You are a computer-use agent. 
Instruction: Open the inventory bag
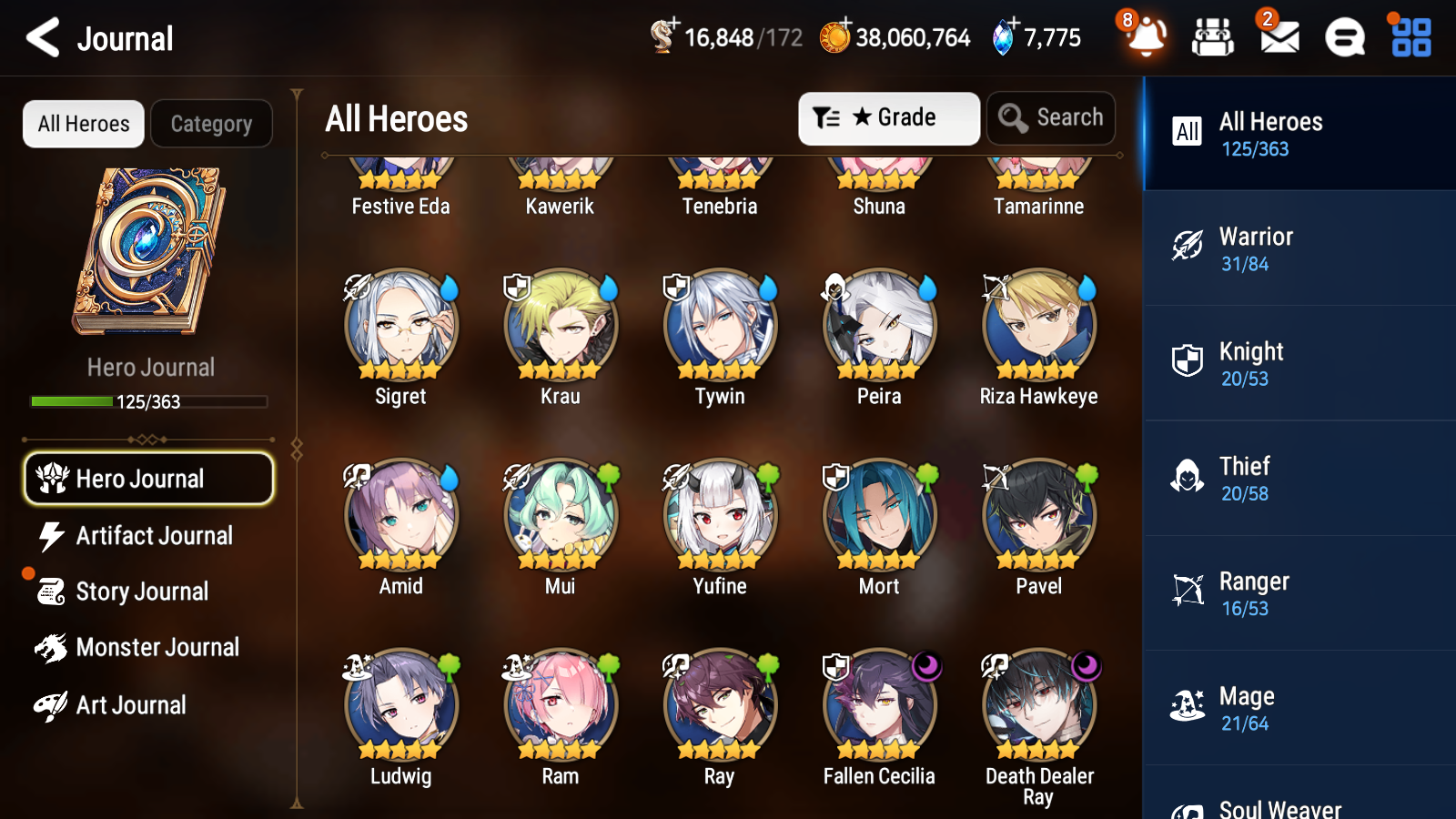(x=1213, y=38)
